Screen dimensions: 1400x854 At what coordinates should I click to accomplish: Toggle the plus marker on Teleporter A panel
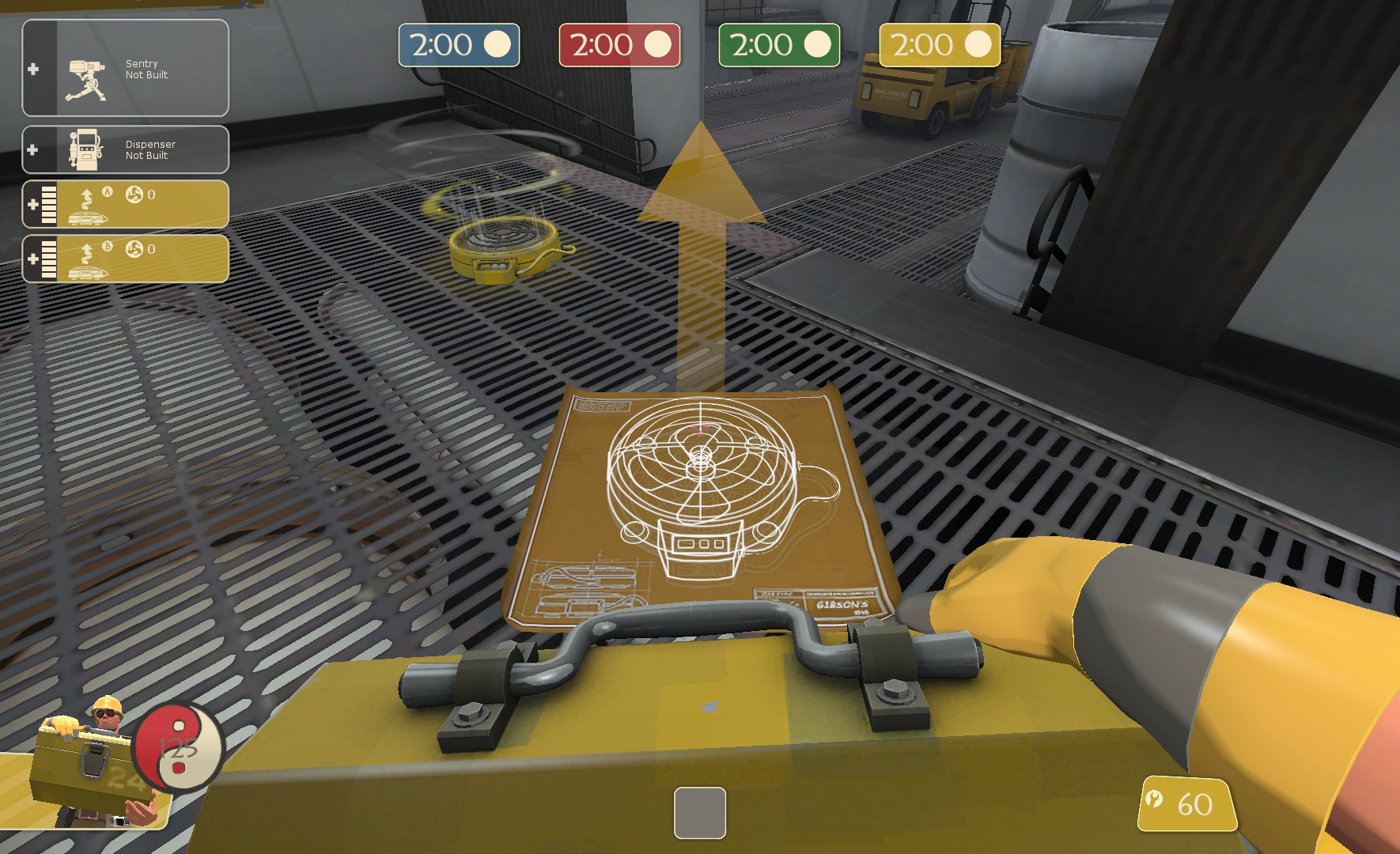coord(32,203)
